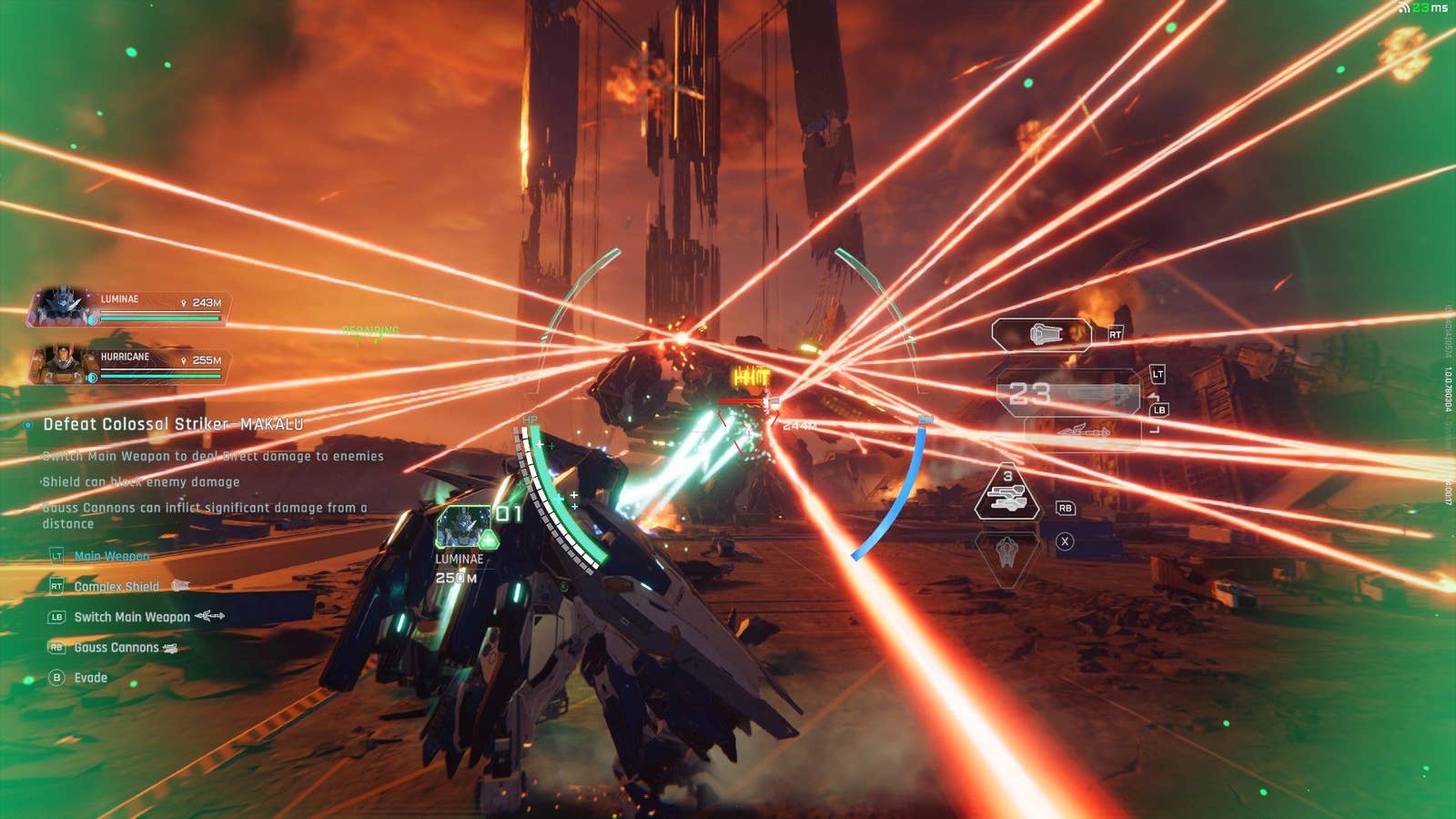The width and height of the screenshot is (1456, 819).
Task: Fire the Gauss Cannons ability icon
Action: point(1006,496)
